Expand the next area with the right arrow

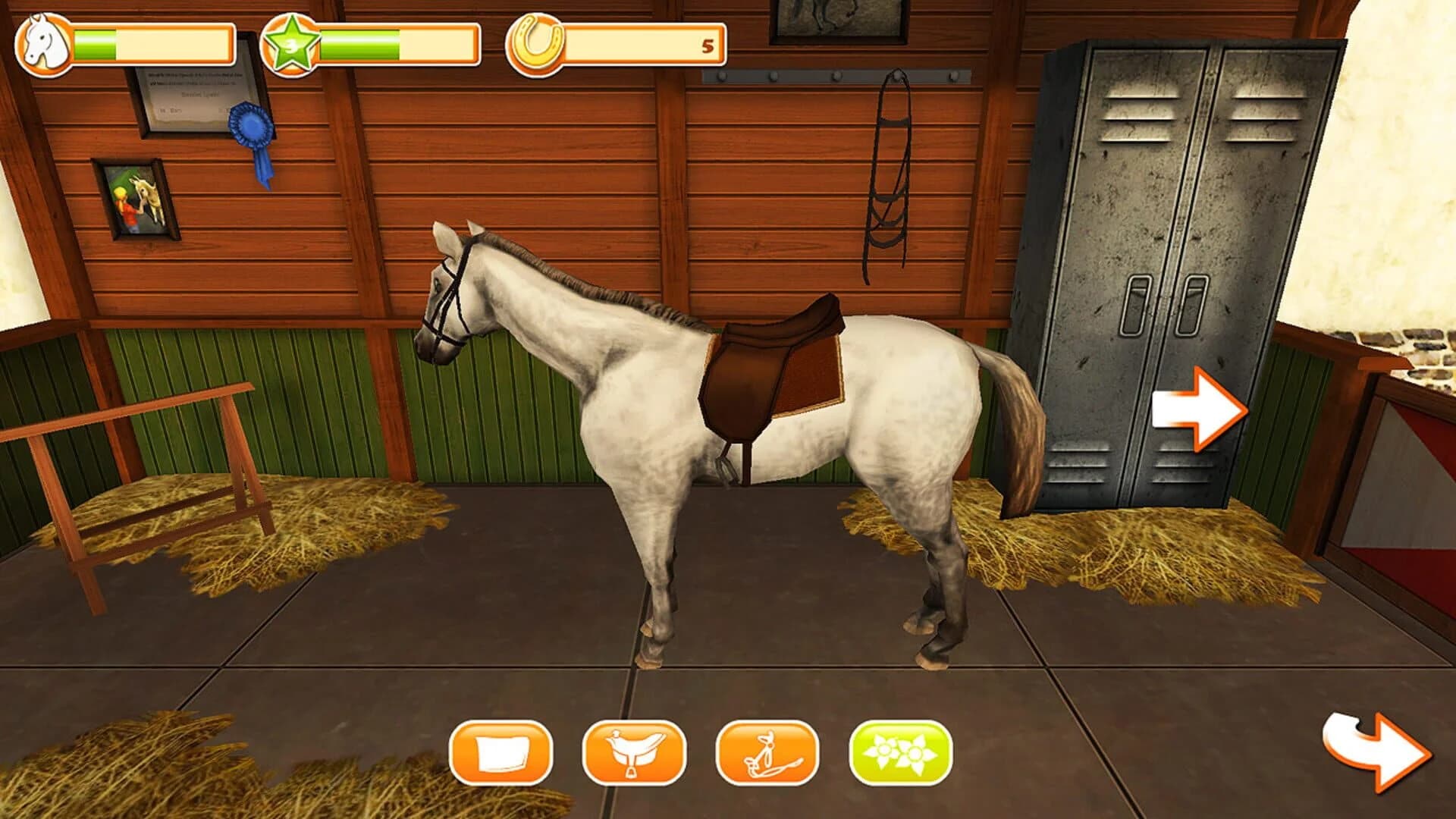pos(1202,409)
